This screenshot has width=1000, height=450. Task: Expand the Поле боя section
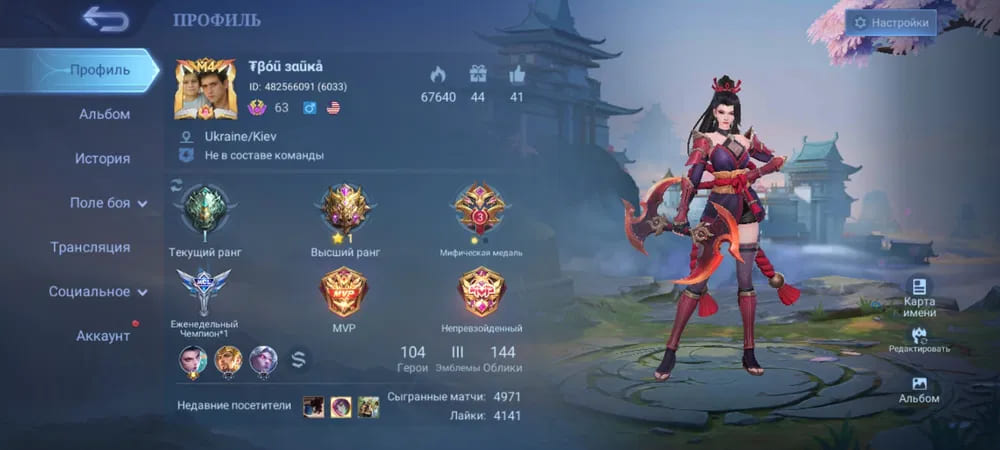[108, 203]
